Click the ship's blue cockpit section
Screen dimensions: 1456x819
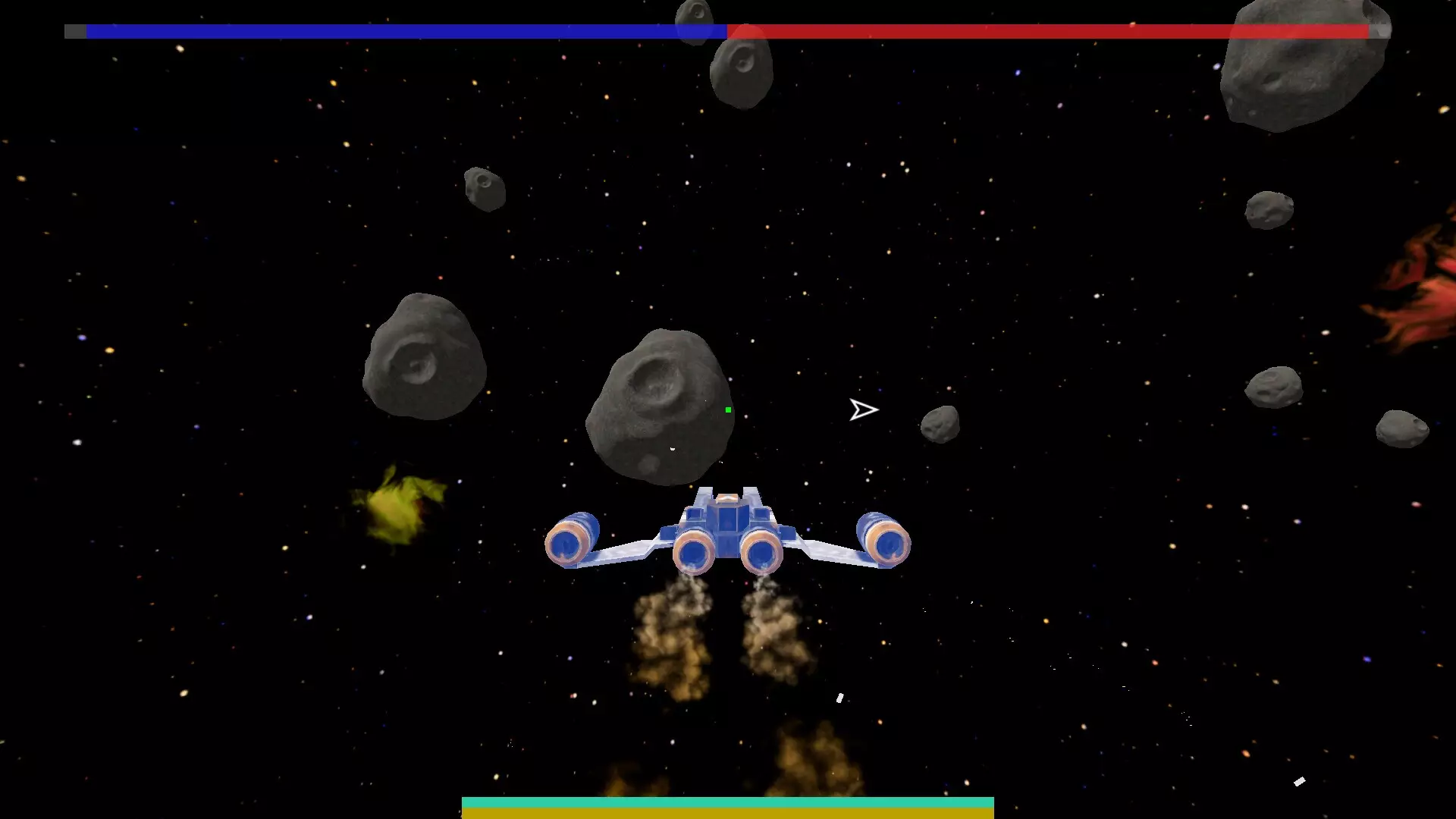pos(728,516)
